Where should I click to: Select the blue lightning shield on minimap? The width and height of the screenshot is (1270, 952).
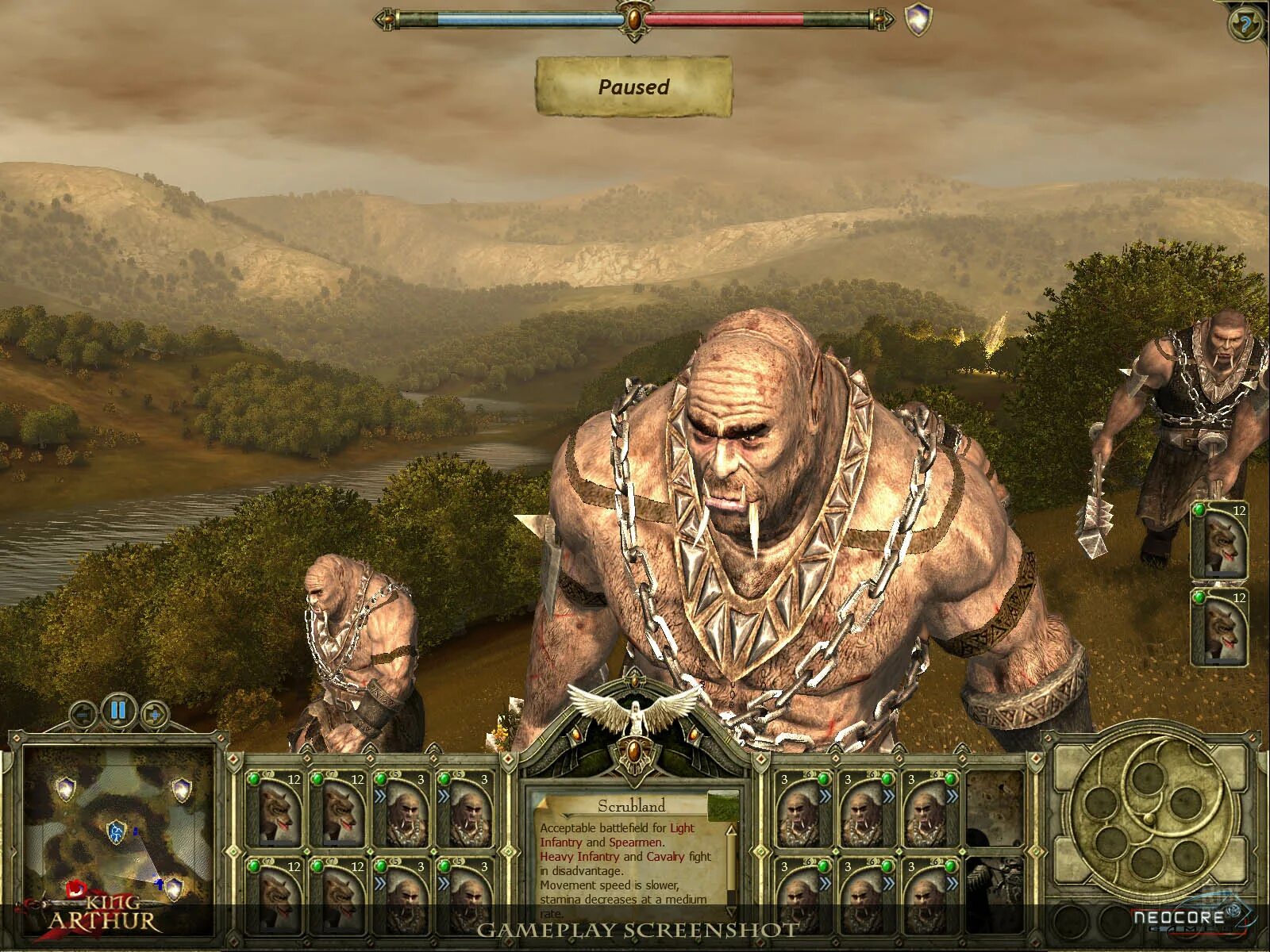116,832
